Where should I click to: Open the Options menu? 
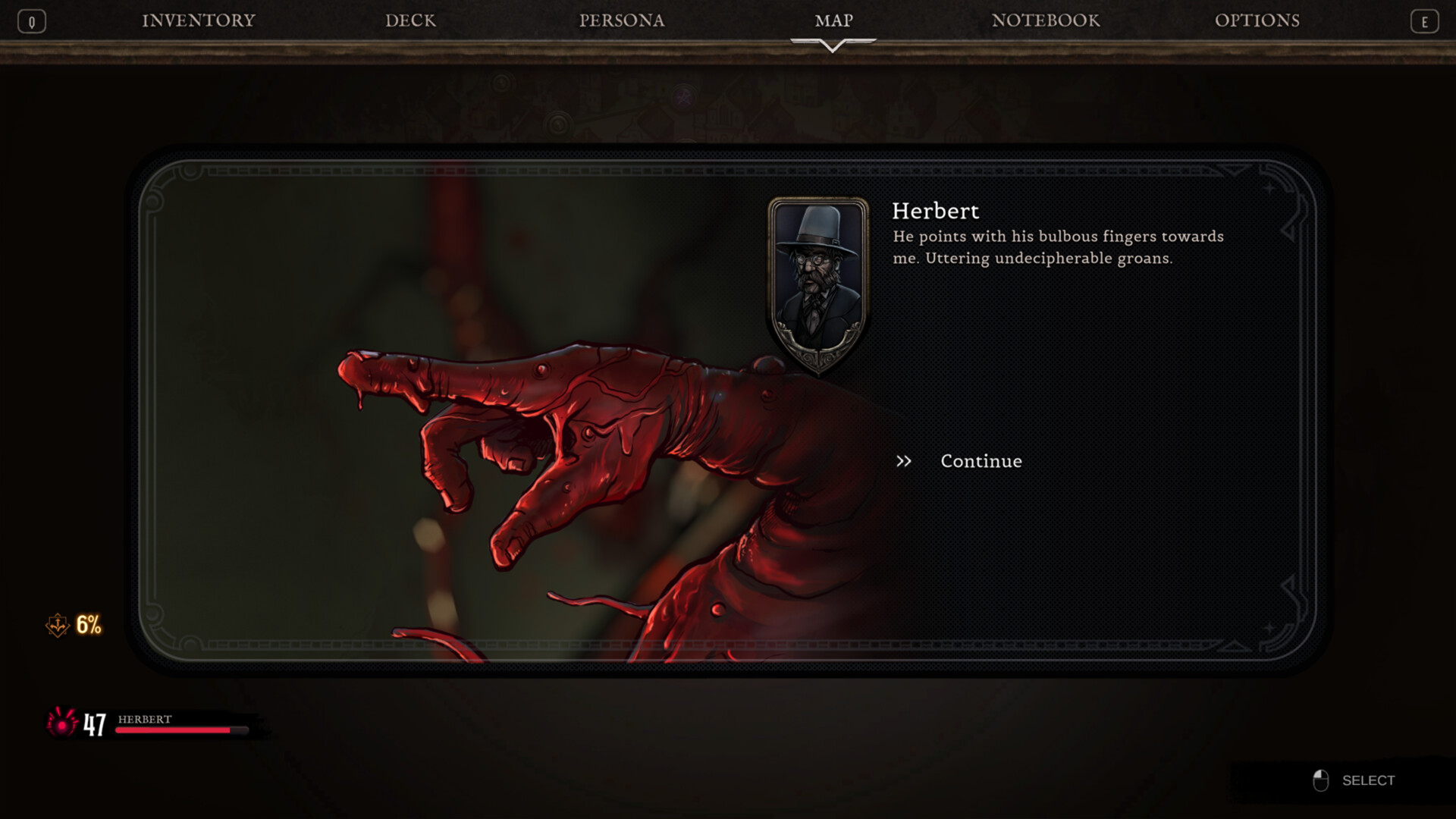(1258, 20)
